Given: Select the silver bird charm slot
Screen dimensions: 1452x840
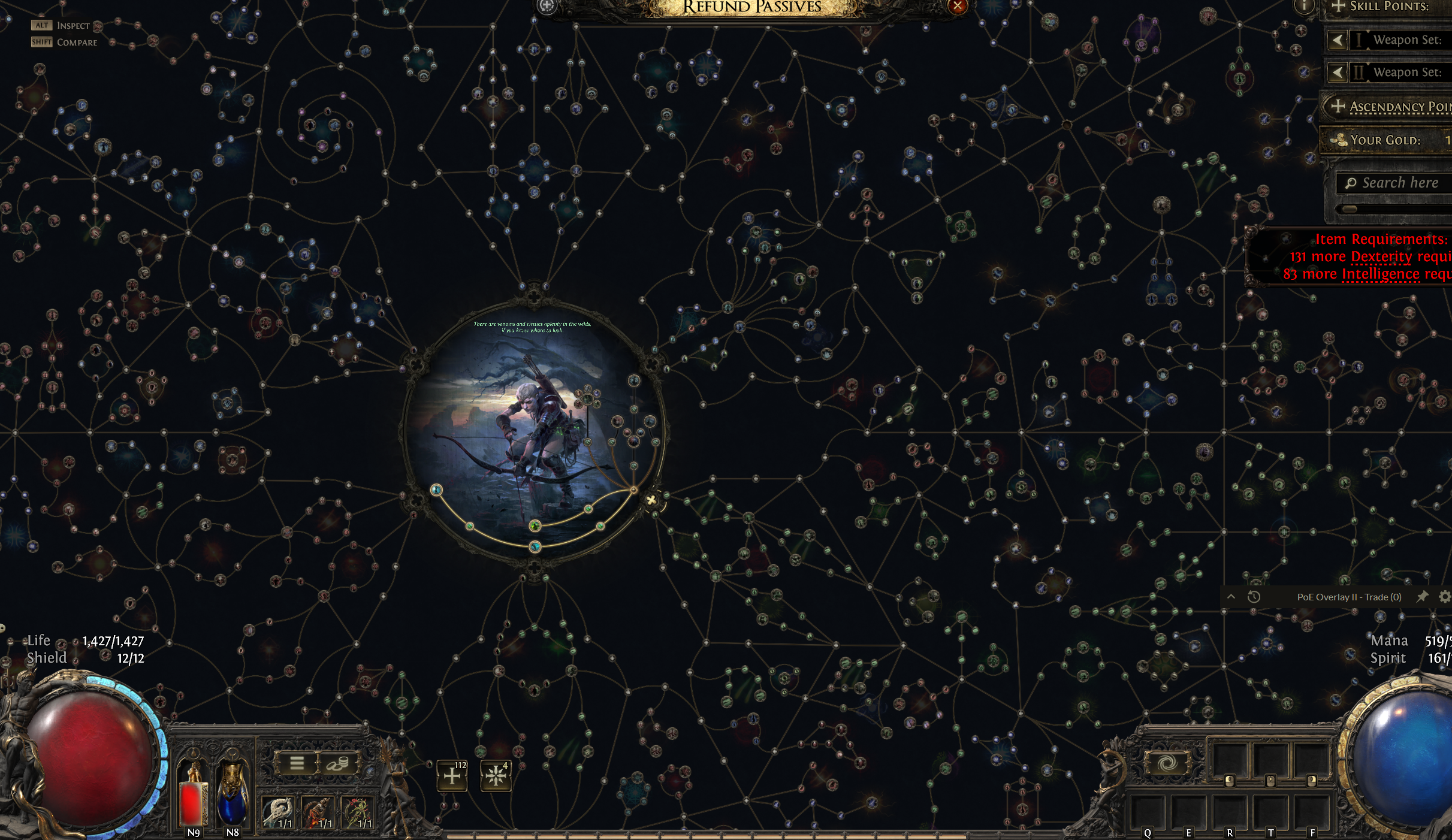Looking at the screenshot, I should pyautogui.click(x=279, y=812).
